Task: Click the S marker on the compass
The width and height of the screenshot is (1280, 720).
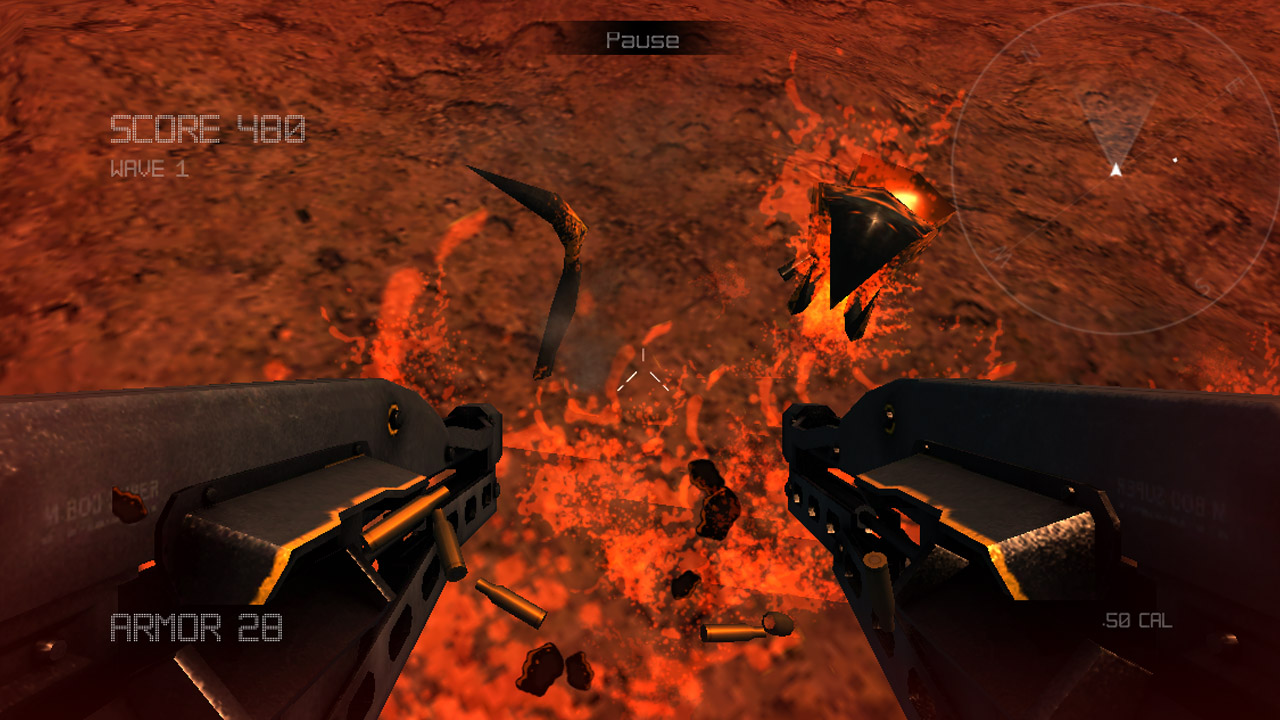Action: pos(1202,286)
